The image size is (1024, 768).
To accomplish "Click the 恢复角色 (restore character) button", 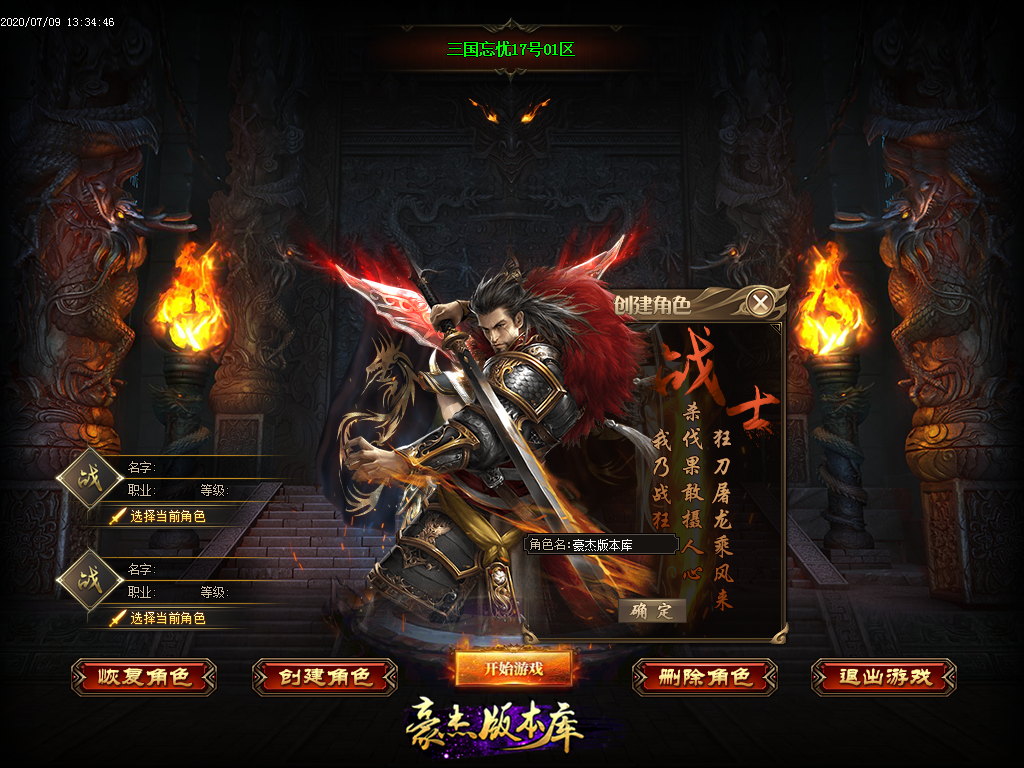I will (x=144, y=677).
